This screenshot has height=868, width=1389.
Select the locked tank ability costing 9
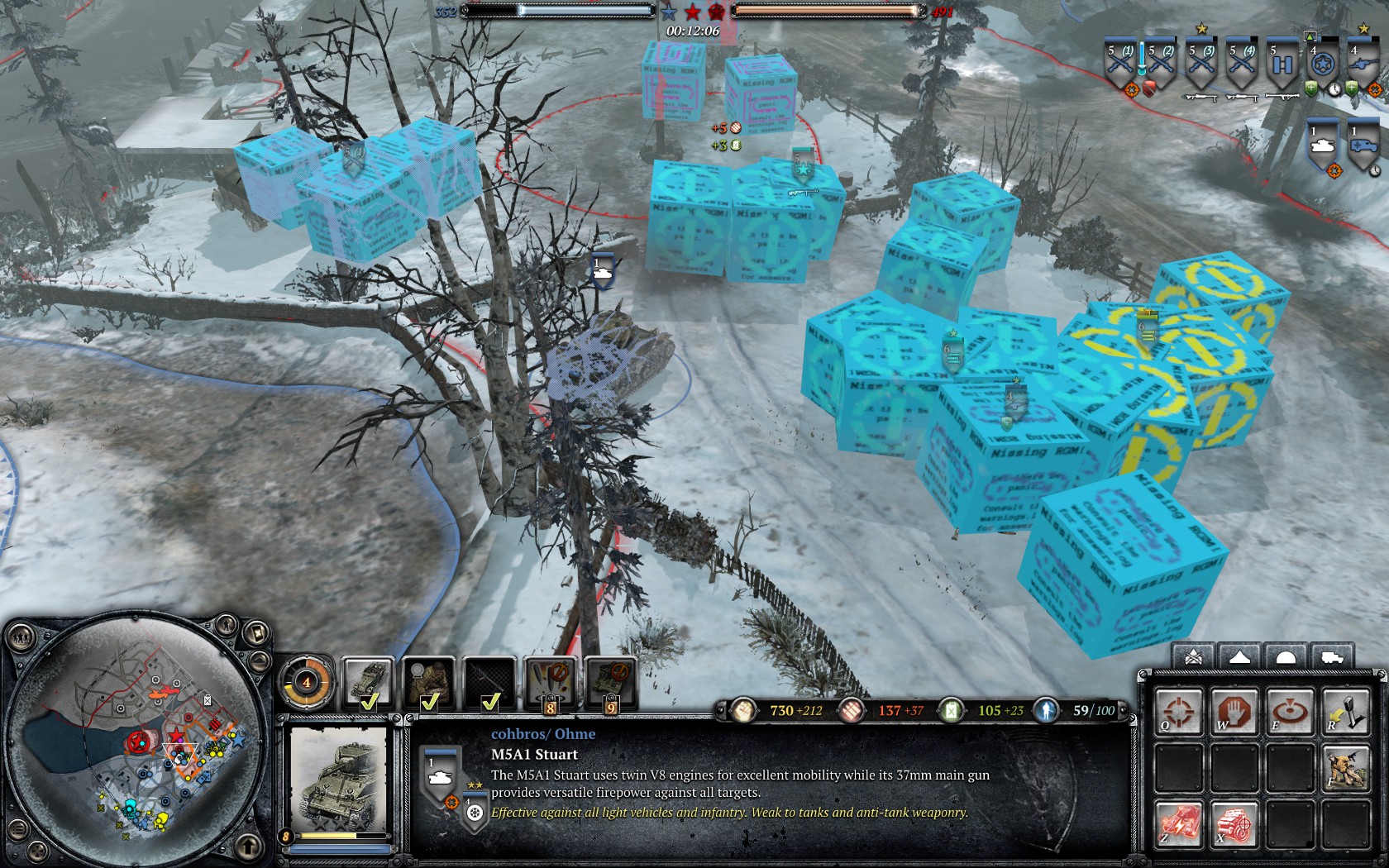(x=610, y=683)
